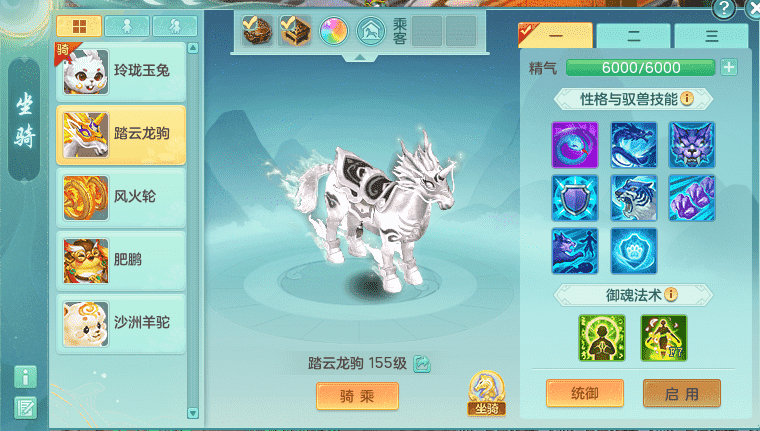The image size is (760, 431).
Task: Select the 玲珑玉兔 mount entry
Action: tap(120, 72)
